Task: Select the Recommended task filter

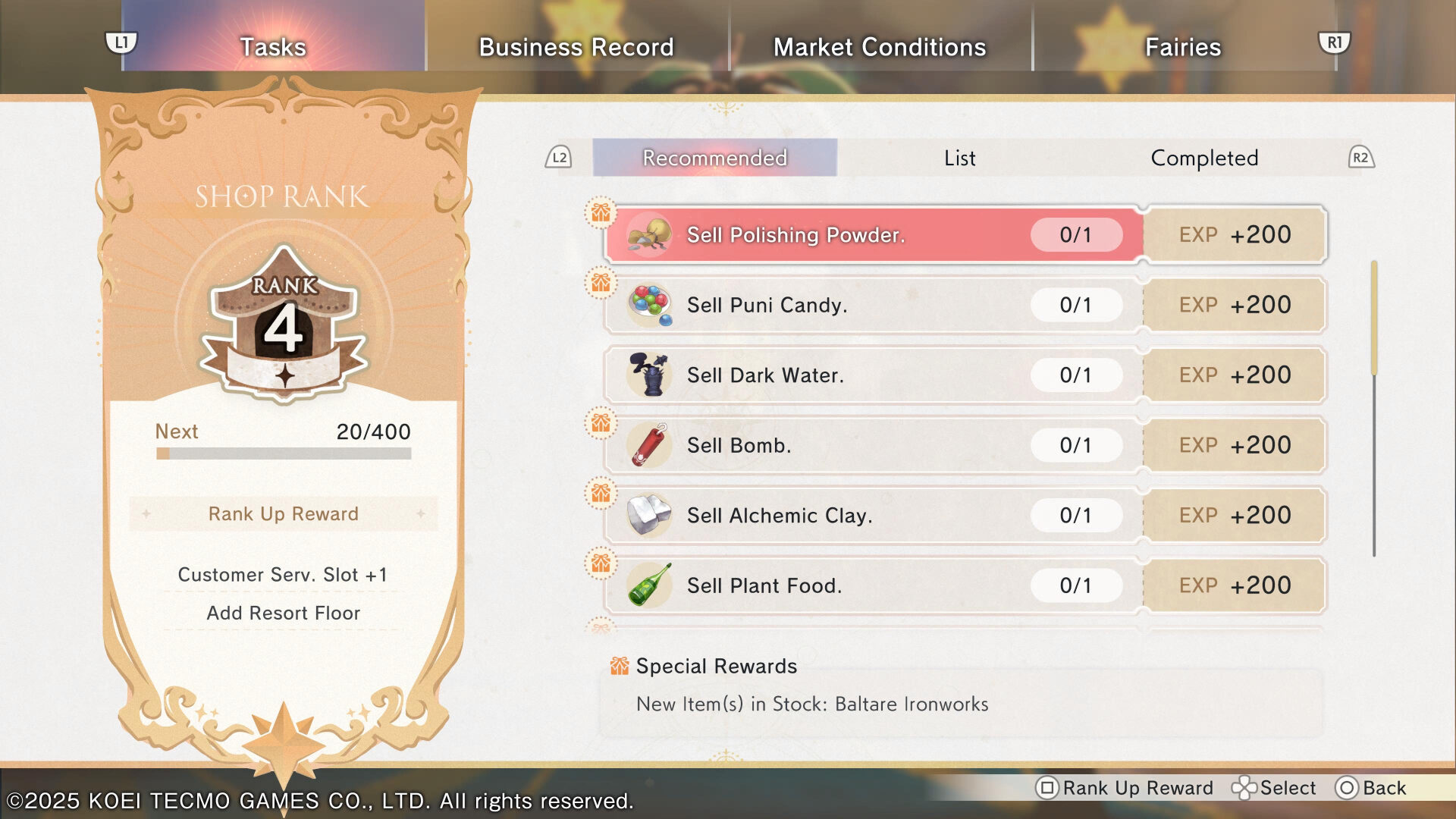Action: (714, 158)
